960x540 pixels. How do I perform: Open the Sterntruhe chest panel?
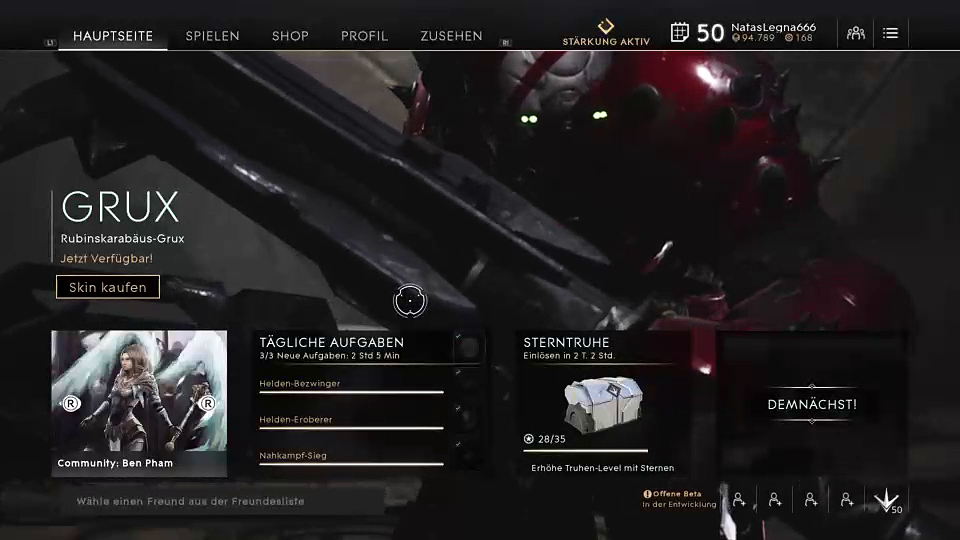pyautogui.click(x=602, y=402)
